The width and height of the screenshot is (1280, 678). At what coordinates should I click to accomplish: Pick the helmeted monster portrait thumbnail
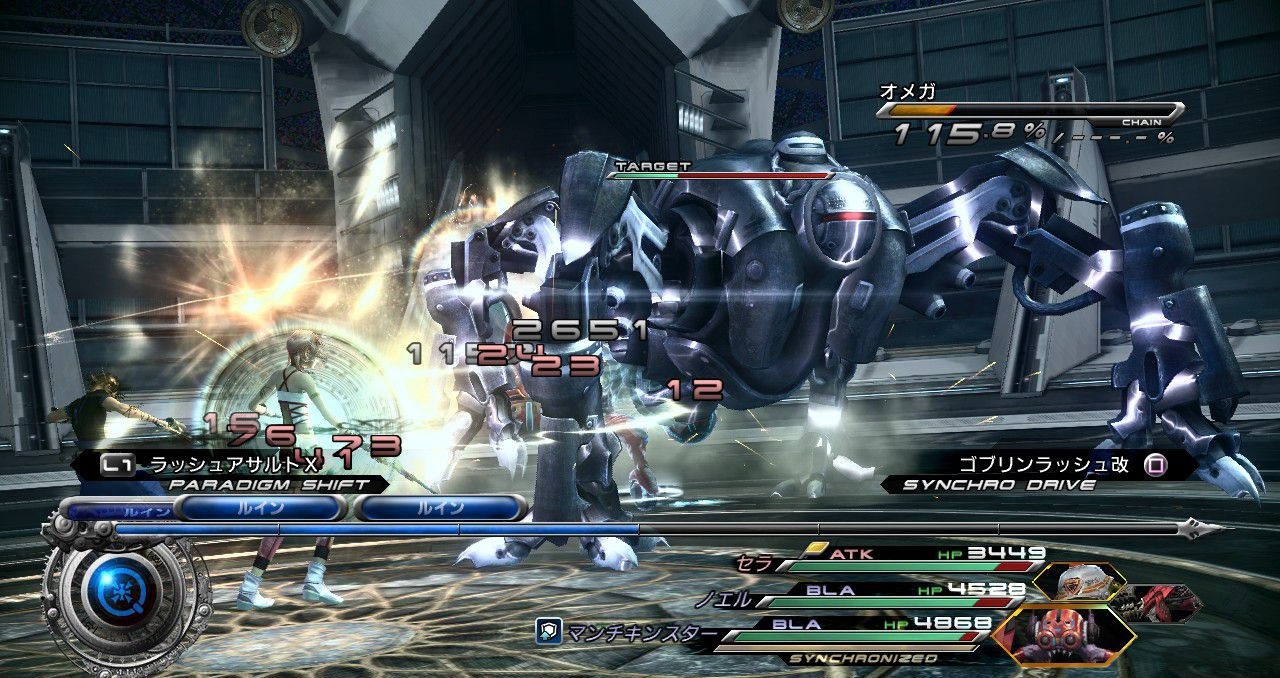[1079, 581]
